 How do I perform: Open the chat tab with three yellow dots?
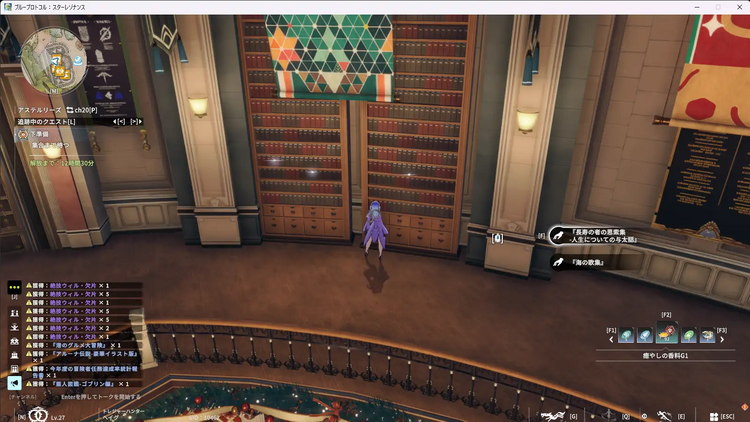(15, 285)
